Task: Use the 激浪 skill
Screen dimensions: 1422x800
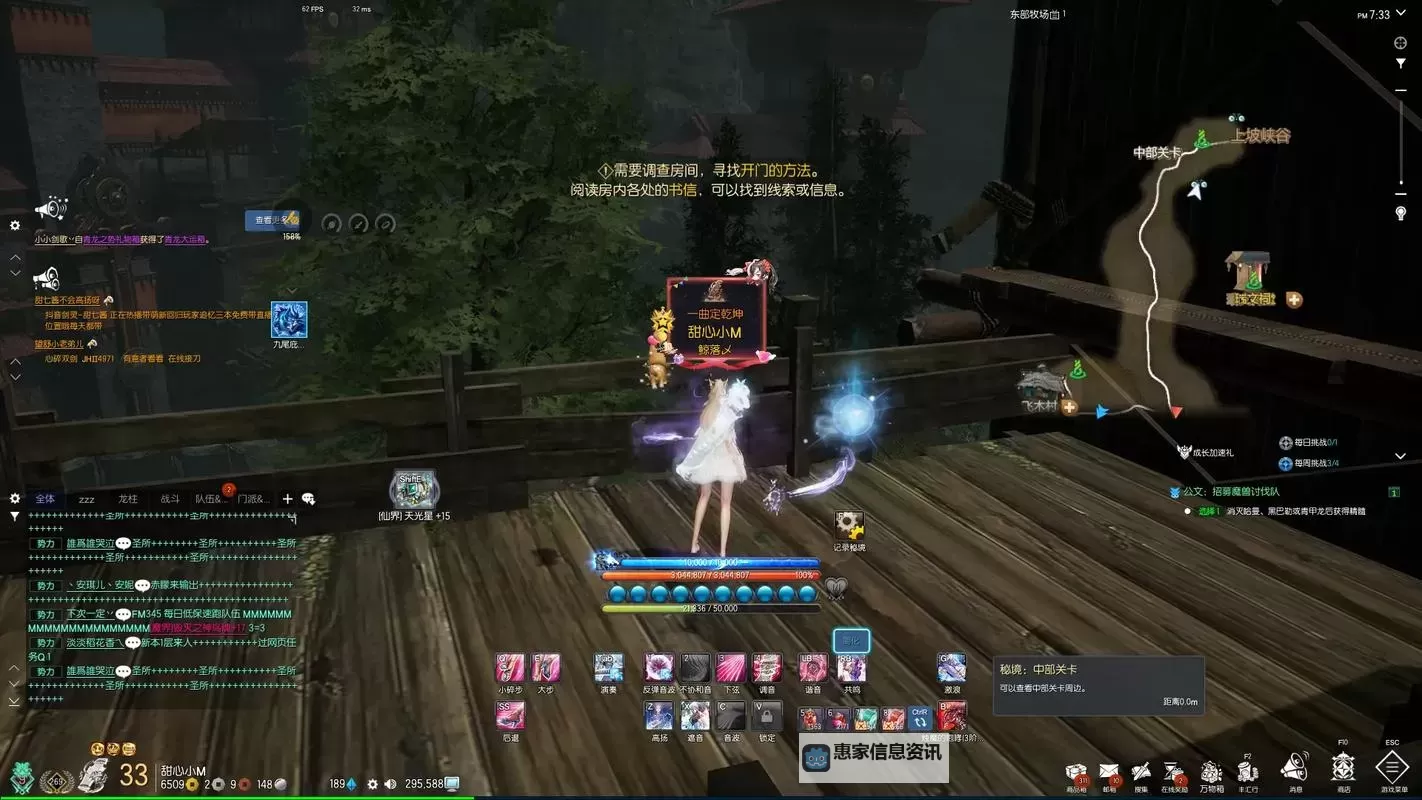Action: pos(951,668)
